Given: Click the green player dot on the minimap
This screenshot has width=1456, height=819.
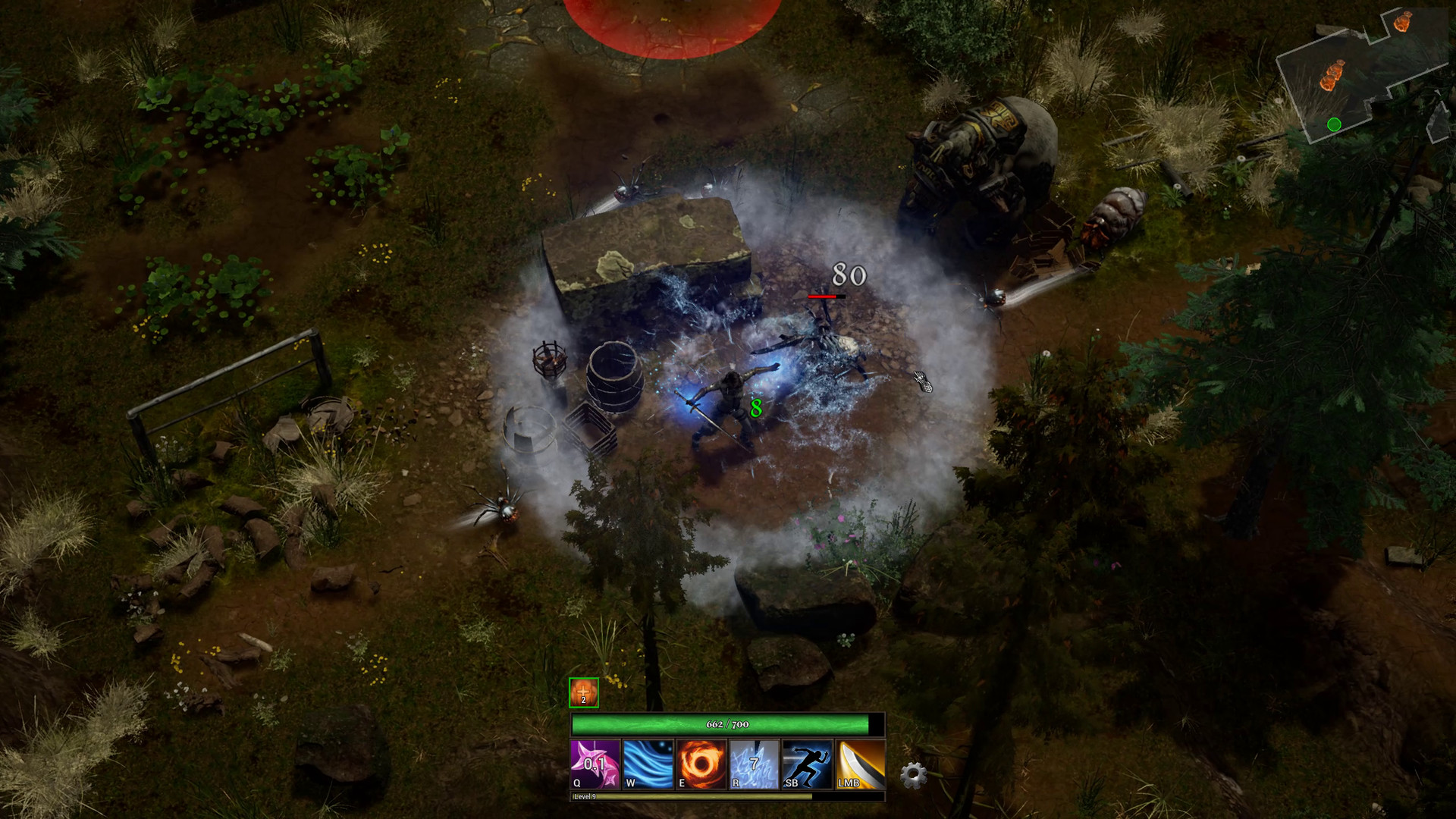Looking at the screenshot, I should (x=1334, y=124).
